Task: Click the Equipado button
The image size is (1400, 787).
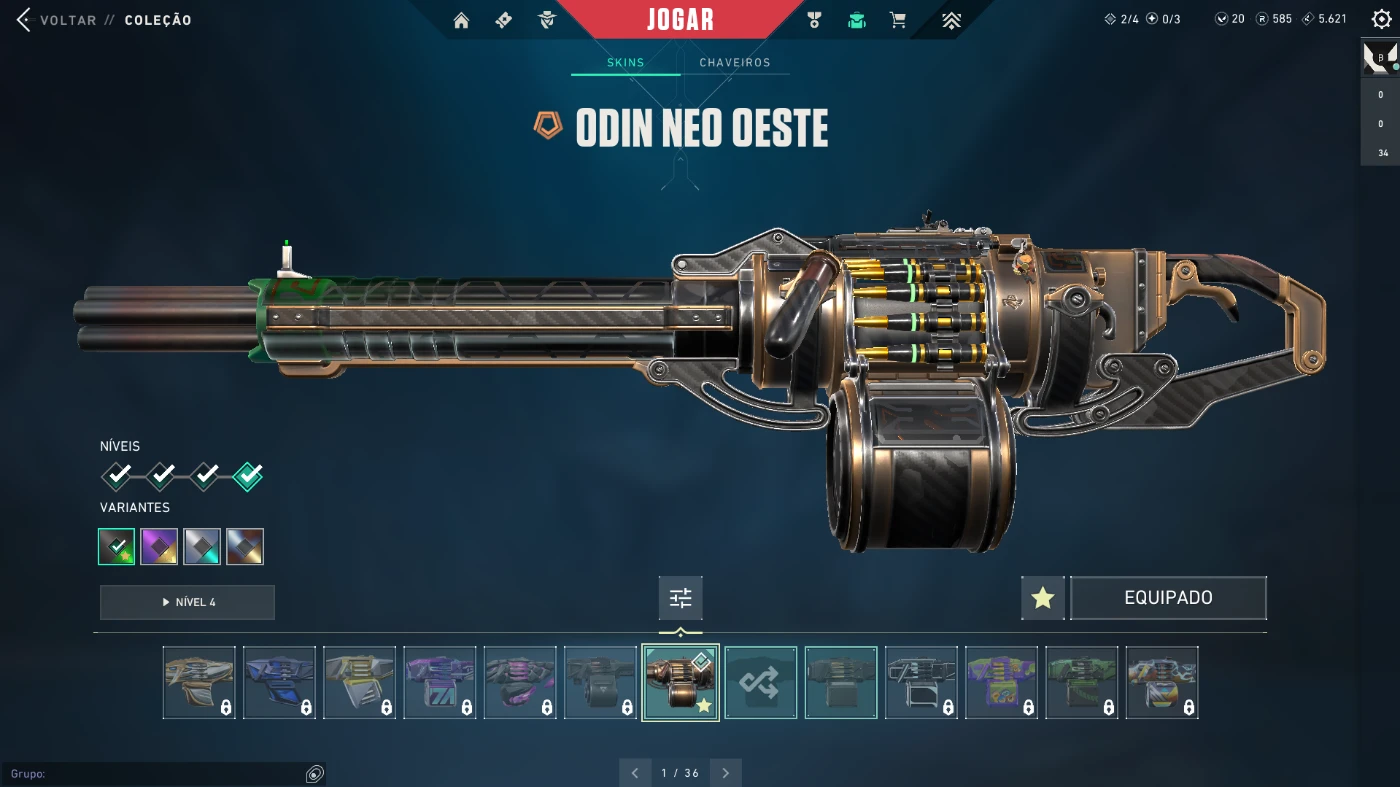Action: 1168,598
